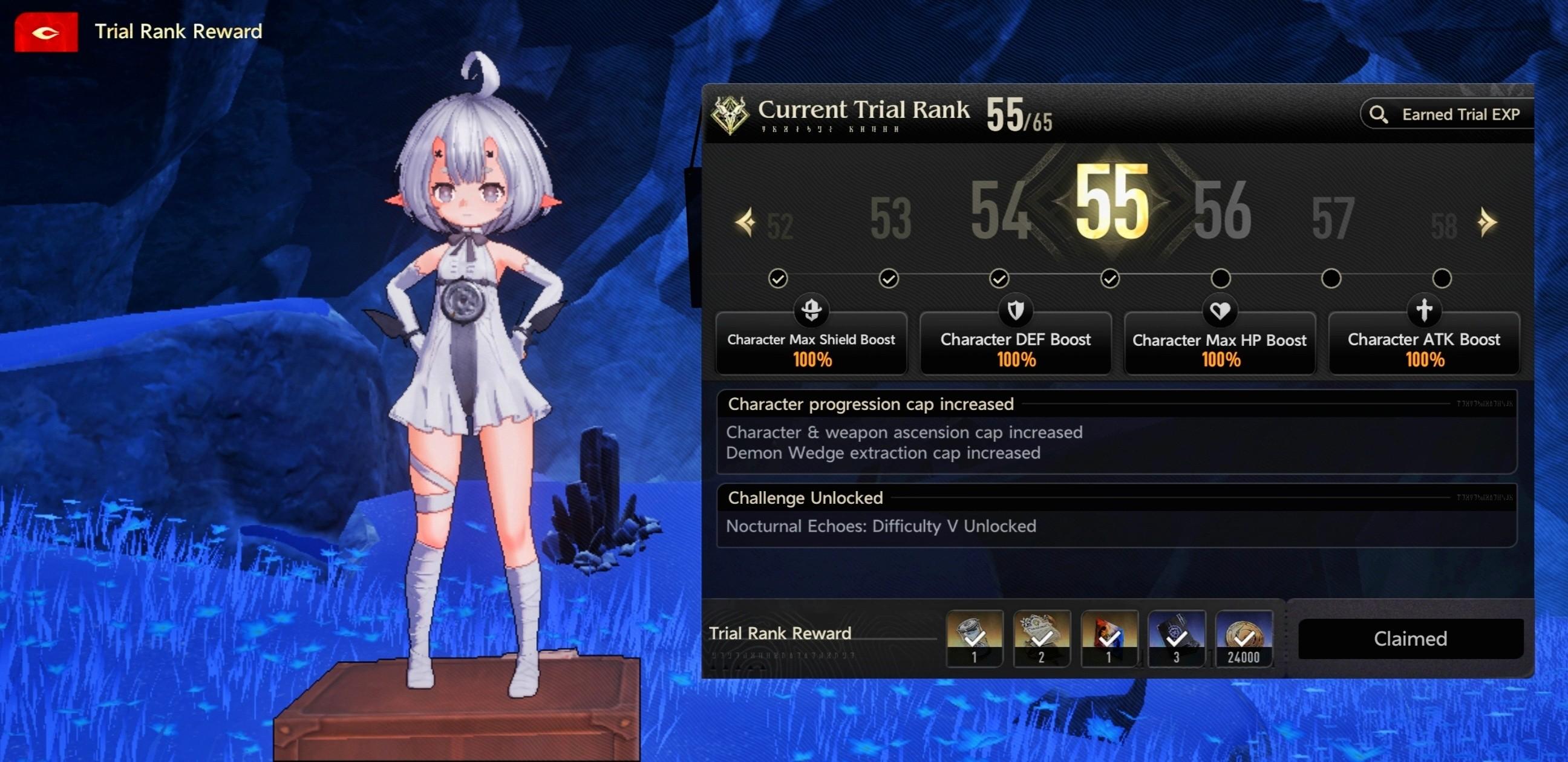The image size is (1568, 762).
Task: Select trial rank 54
Action: 1000,211
